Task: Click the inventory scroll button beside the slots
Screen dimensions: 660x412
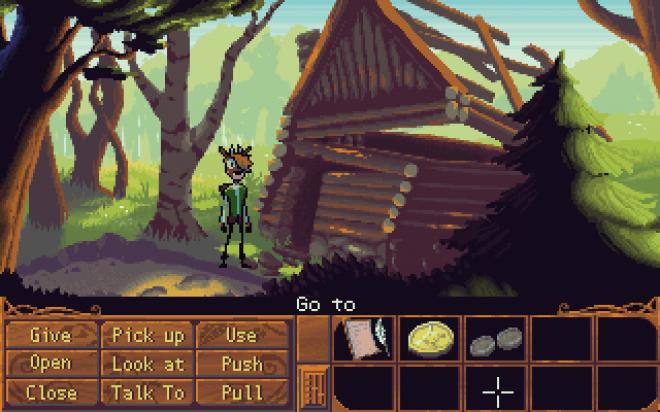Action: 312,386
